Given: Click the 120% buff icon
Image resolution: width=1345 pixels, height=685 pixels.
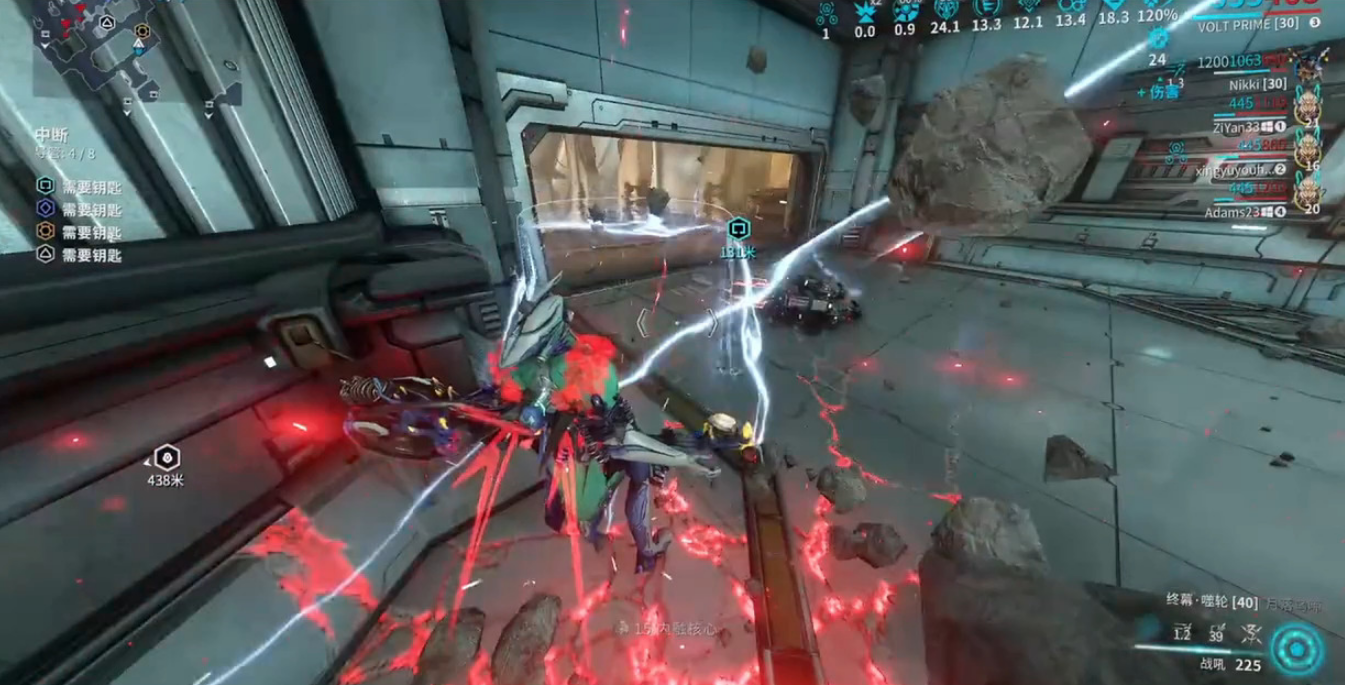Looking at the screenshot, I should [x=1157, y=10].
